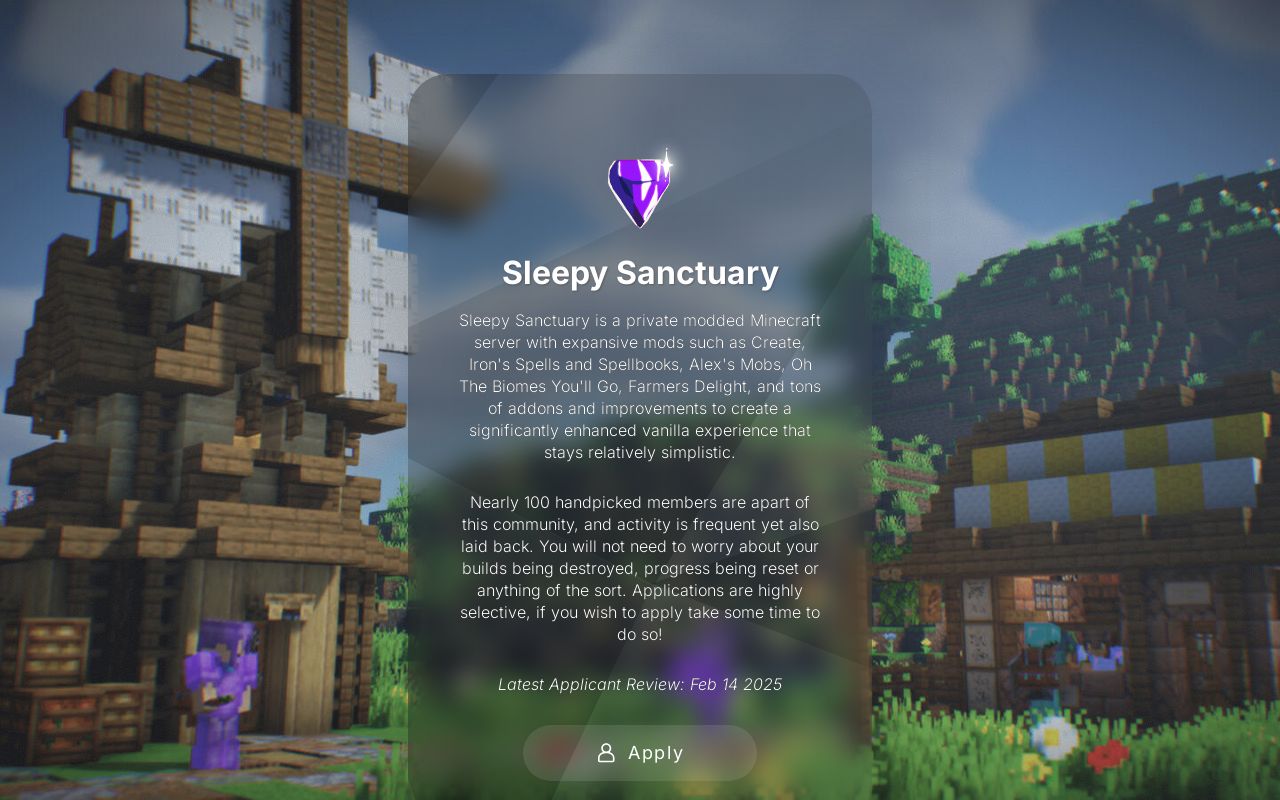Click the person icon inside the Apply button
Viewport: 1280px width, 800px height.
click(x=607, y=753)
